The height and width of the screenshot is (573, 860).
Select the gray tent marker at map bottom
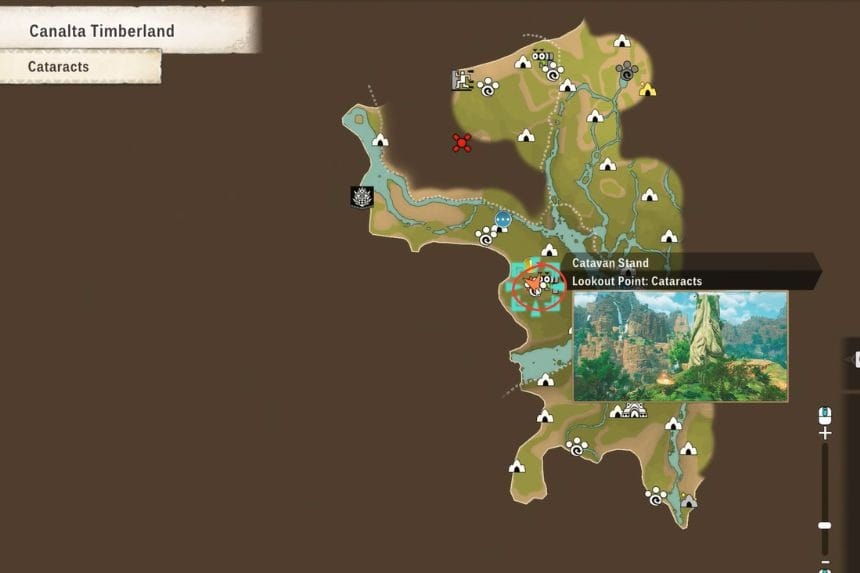(x=688, y=500)
